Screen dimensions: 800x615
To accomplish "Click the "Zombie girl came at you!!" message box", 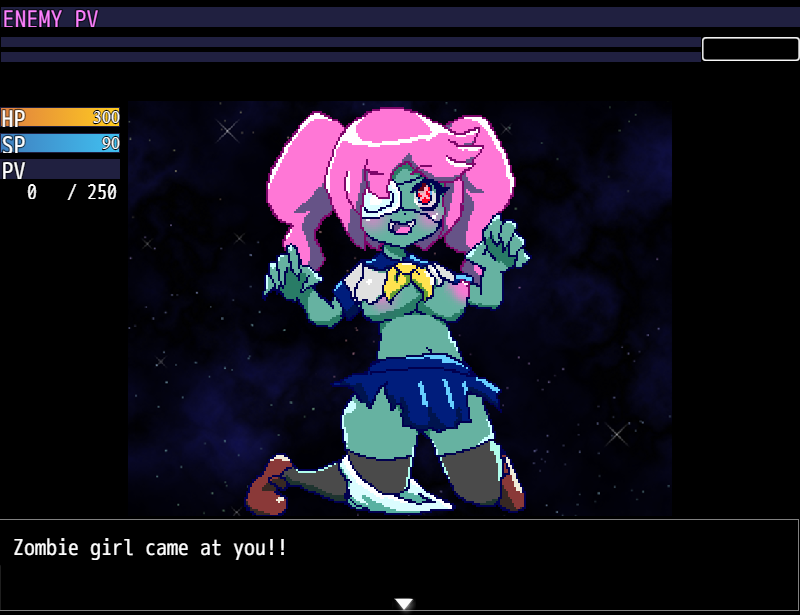I will pos(400,562).
